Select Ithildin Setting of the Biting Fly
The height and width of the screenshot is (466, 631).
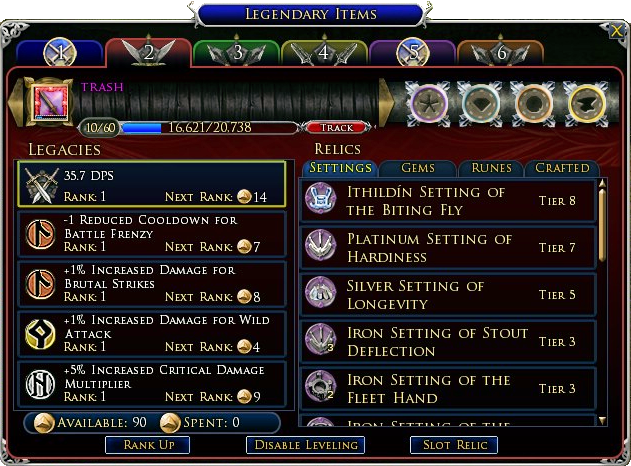pyautogui.click(x=448, y=200)
